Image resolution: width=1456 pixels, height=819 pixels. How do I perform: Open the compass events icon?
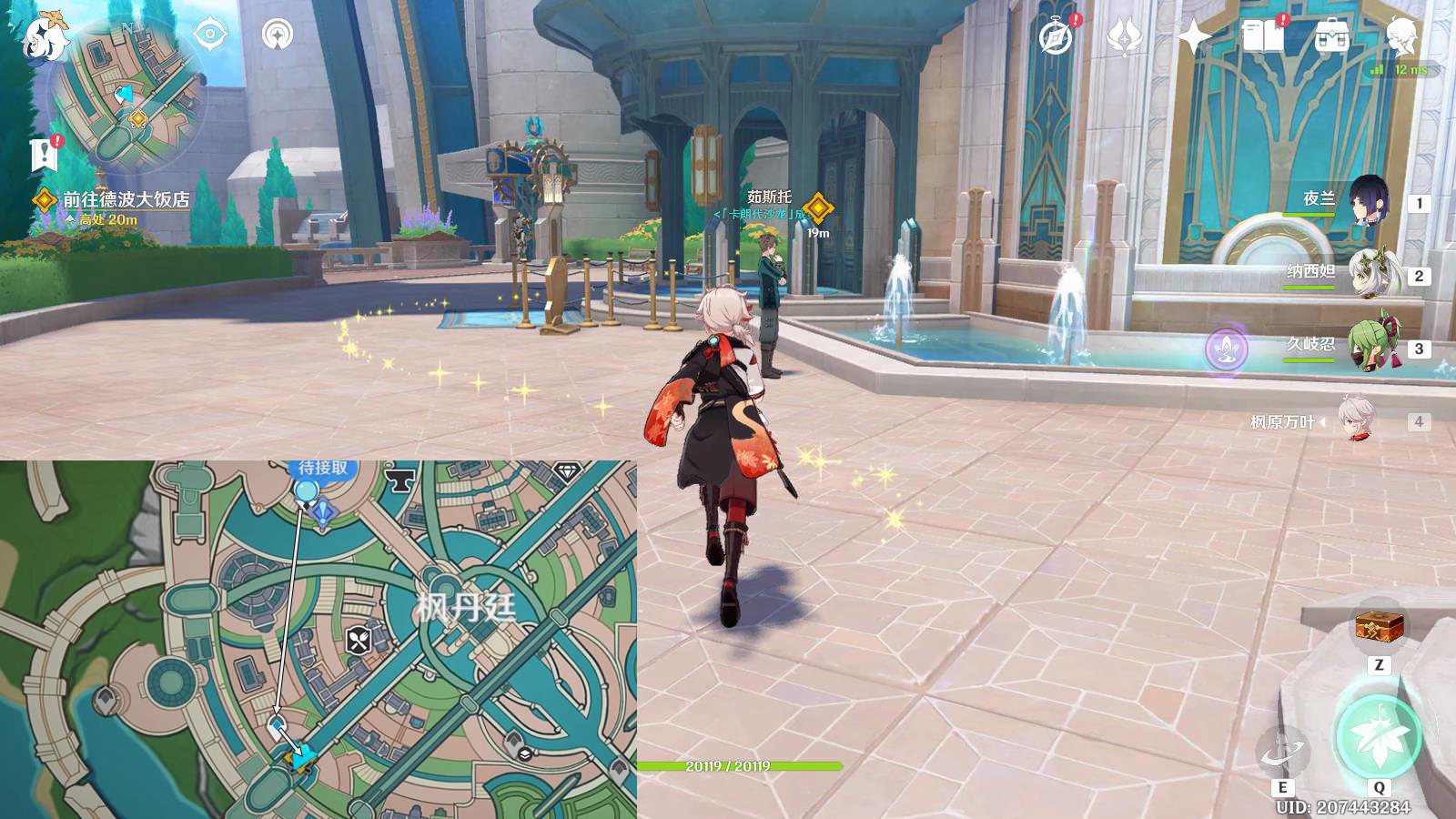pos(1057,37)
